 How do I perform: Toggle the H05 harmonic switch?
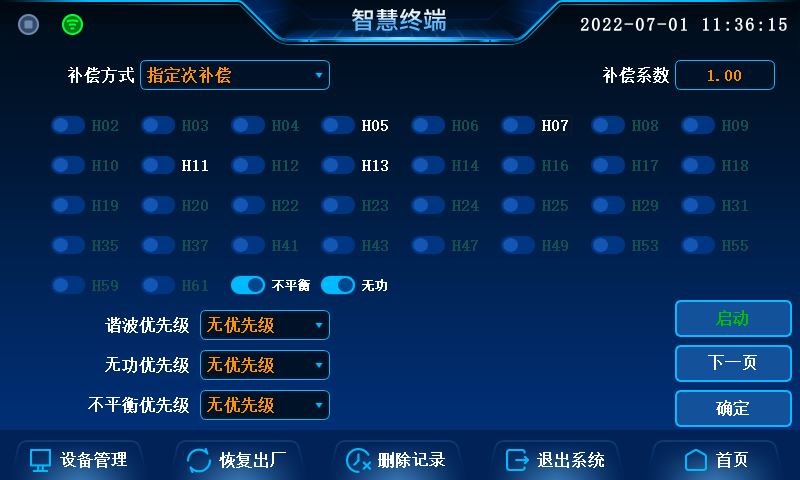[338, 125]
